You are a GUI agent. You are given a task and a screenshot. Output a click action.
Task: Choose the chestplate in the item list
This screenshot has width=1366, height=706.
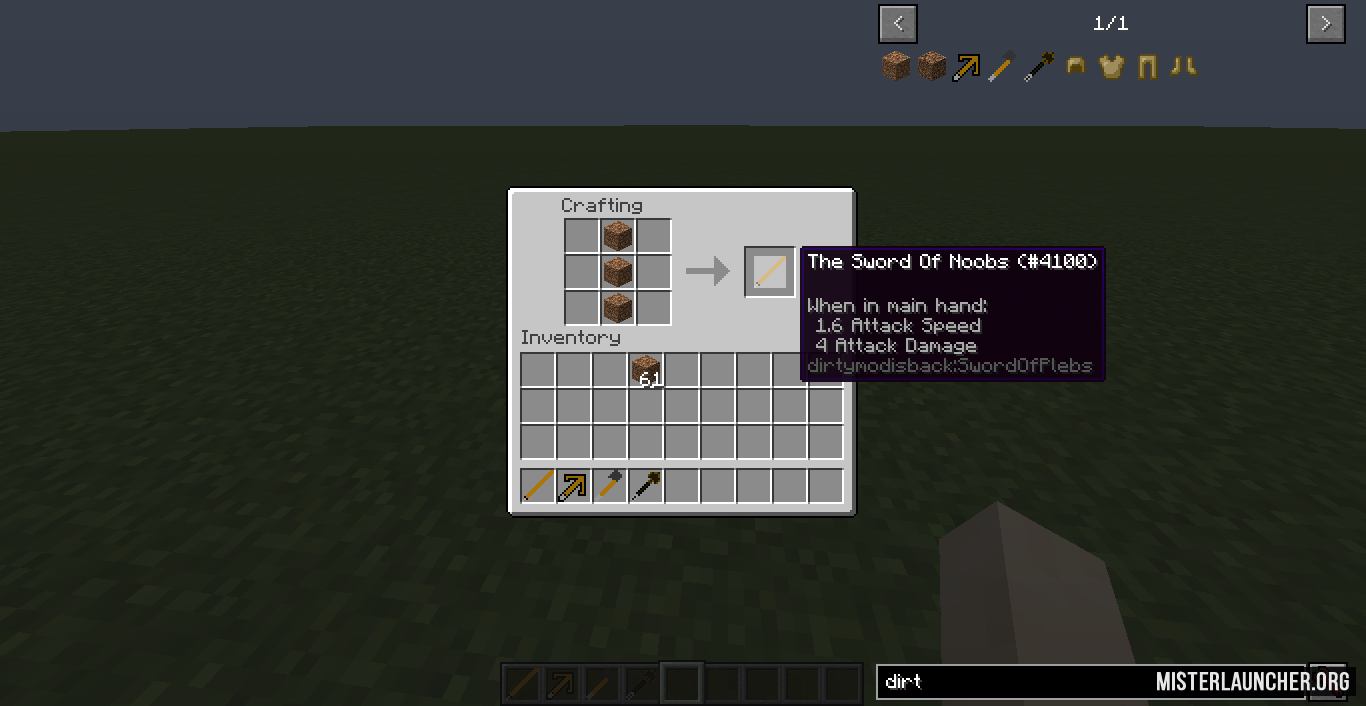click(x=1111, y=67)
